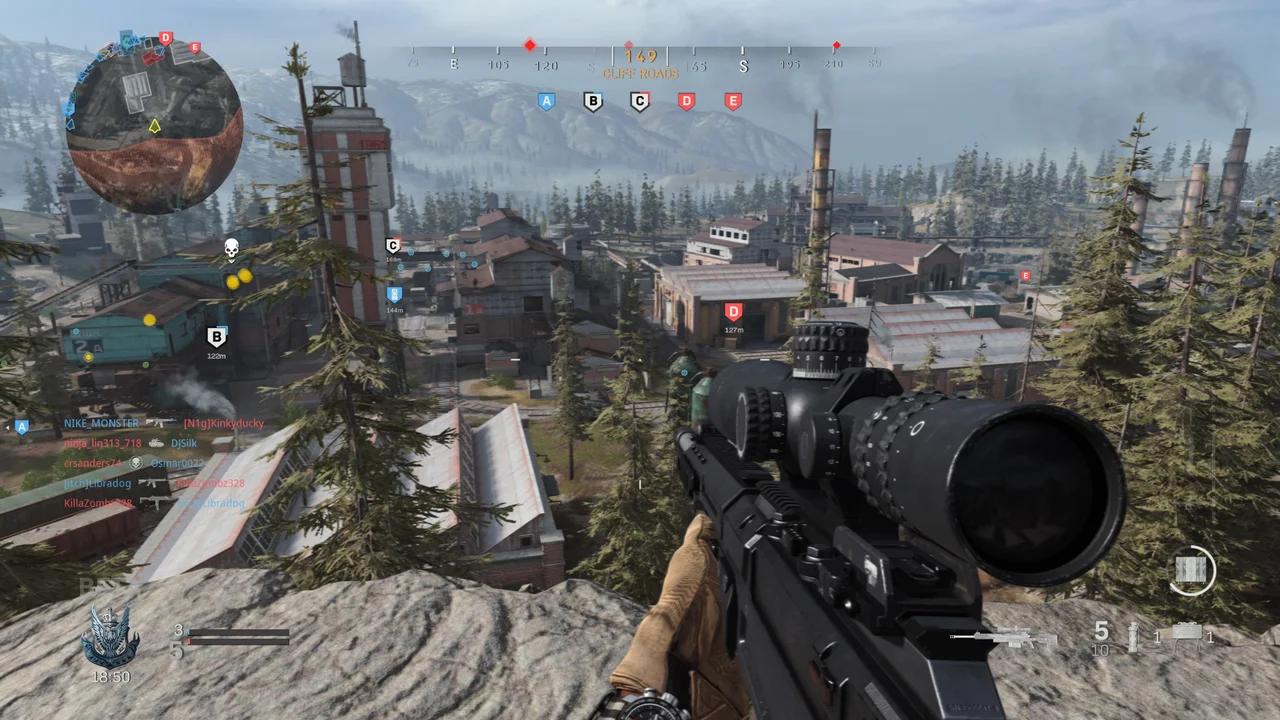The height and width of the screenshot is (720, 1280).
Task: Click the skull elimination icon near the minimap
Action: [231, 248]
